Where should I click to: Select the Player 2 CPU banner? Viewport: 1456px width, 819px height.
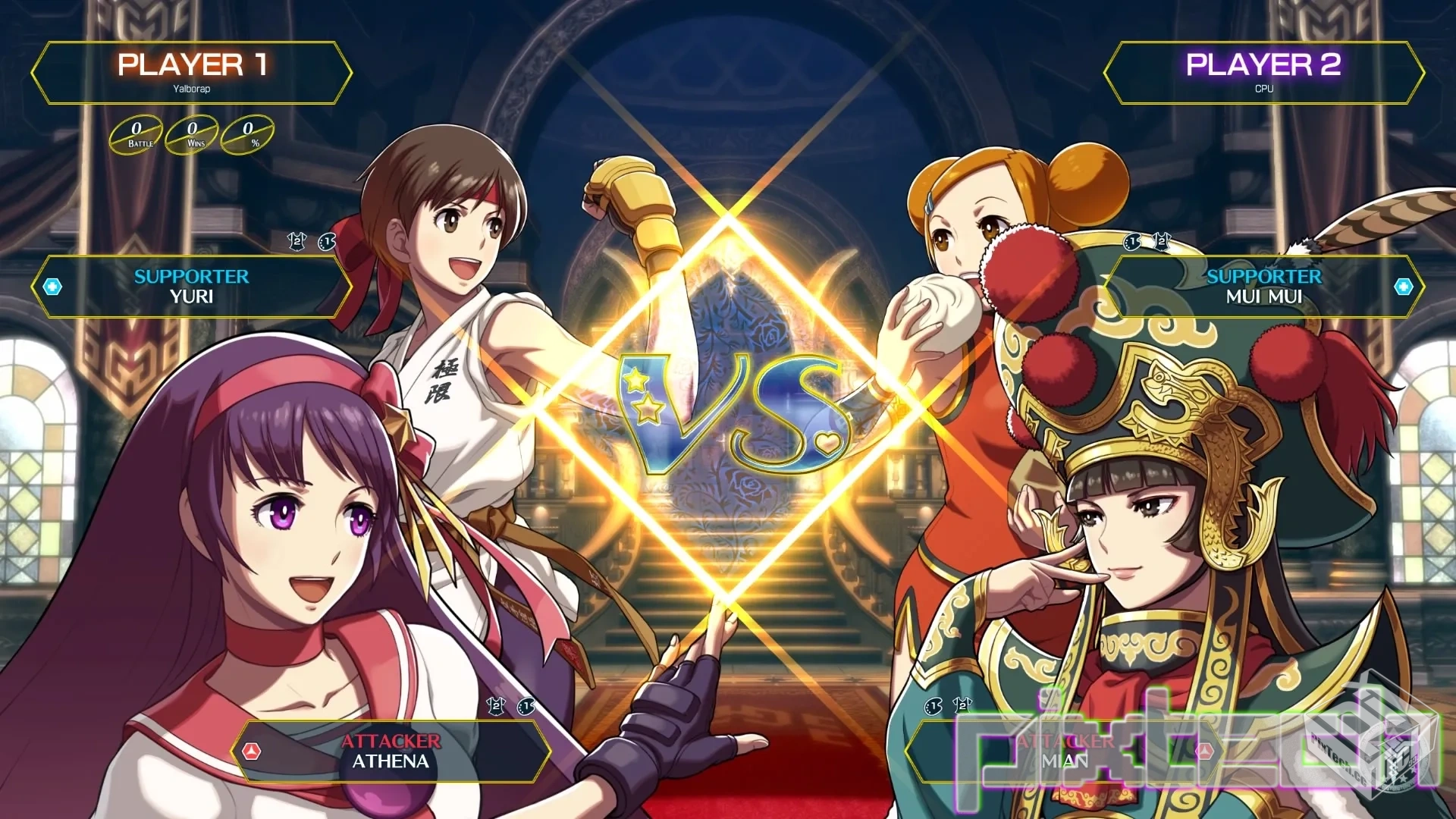[x=1263, y=73]
